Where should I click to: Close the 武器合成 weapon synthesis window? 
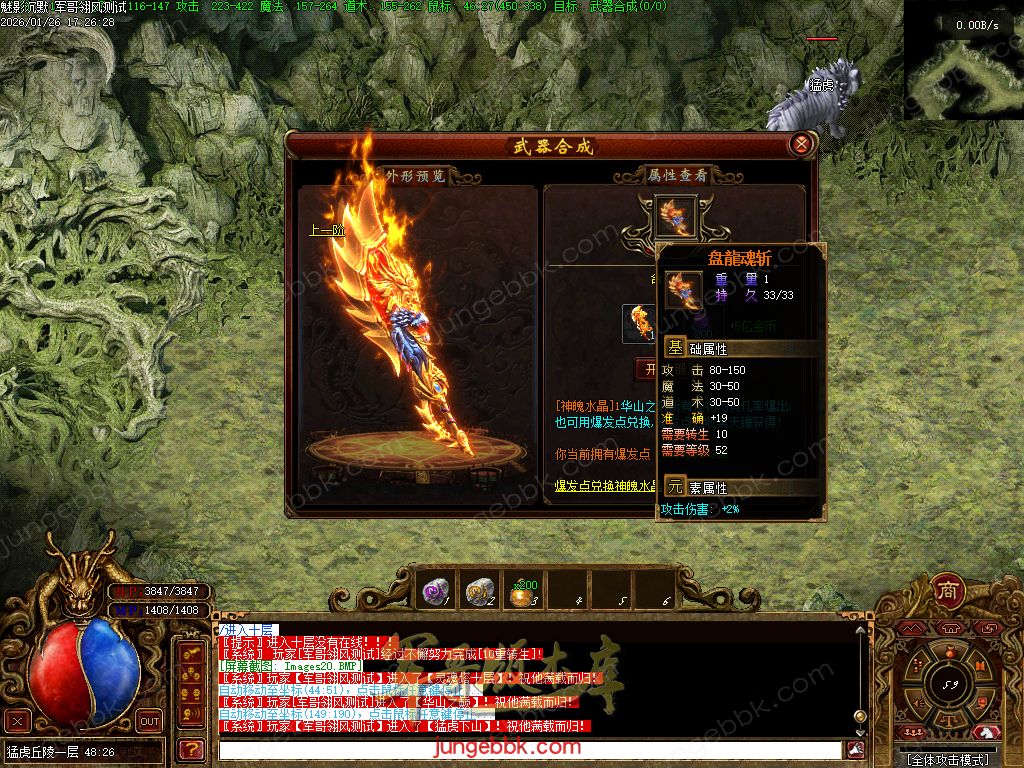point(801,144)
